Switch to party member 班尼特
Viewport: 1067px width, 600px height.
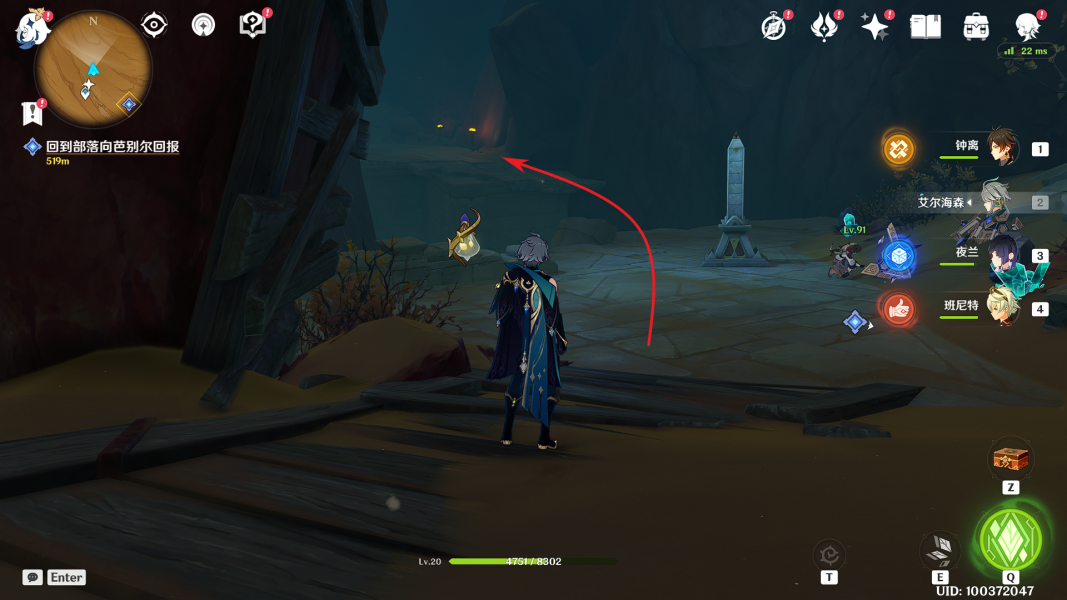coord(1001,307)
